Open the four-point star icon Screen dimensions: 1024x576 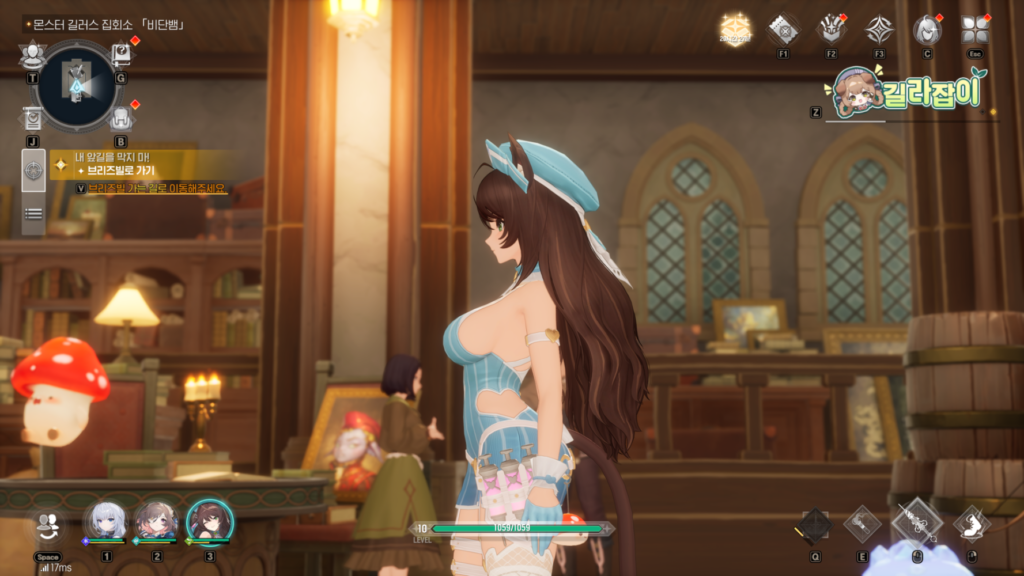point(879,29)
